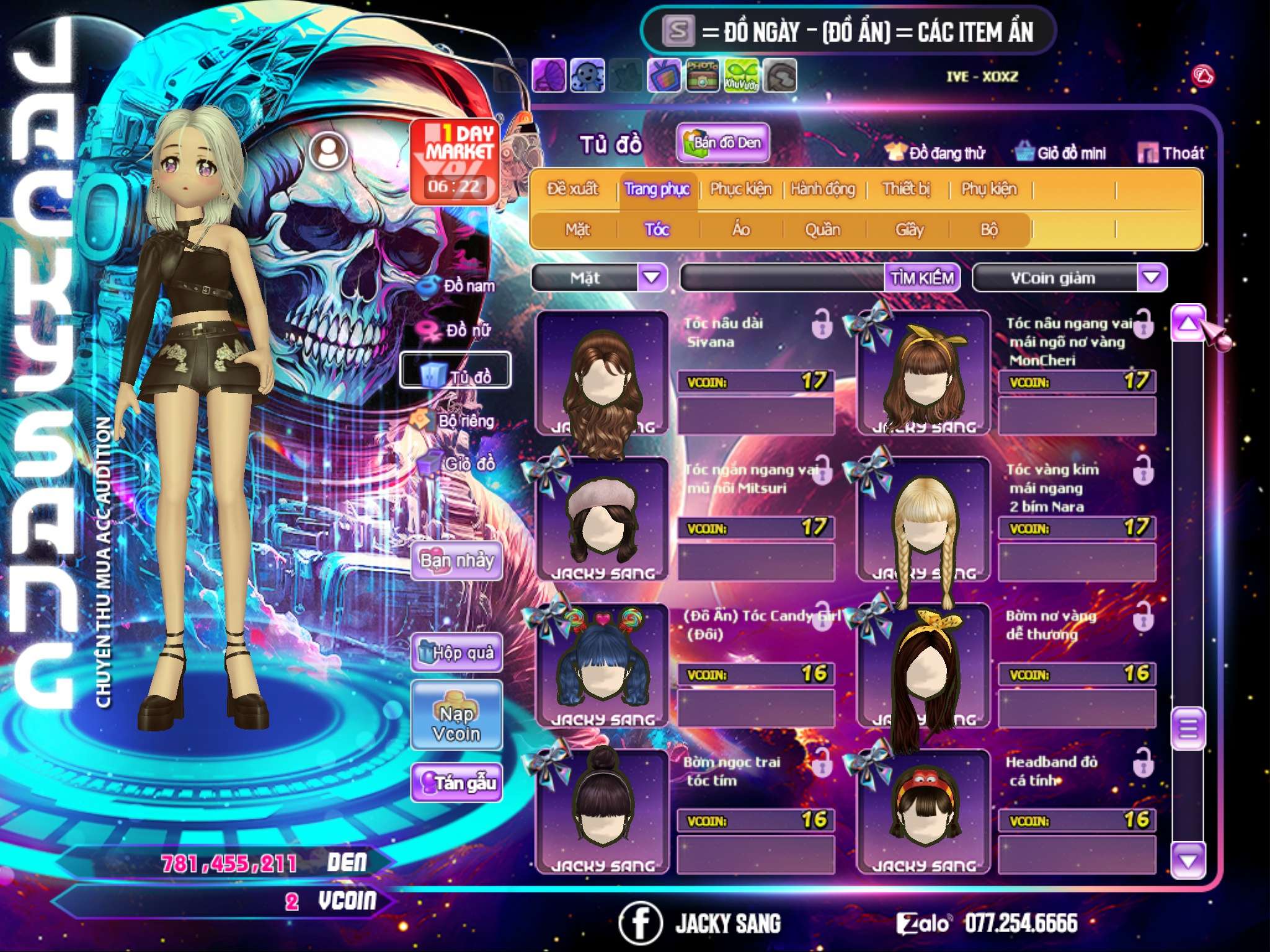Select the Hành động tab
The width and height of the screenshot is (1270, 952).
pyautogui.click(x=822, y=189)
